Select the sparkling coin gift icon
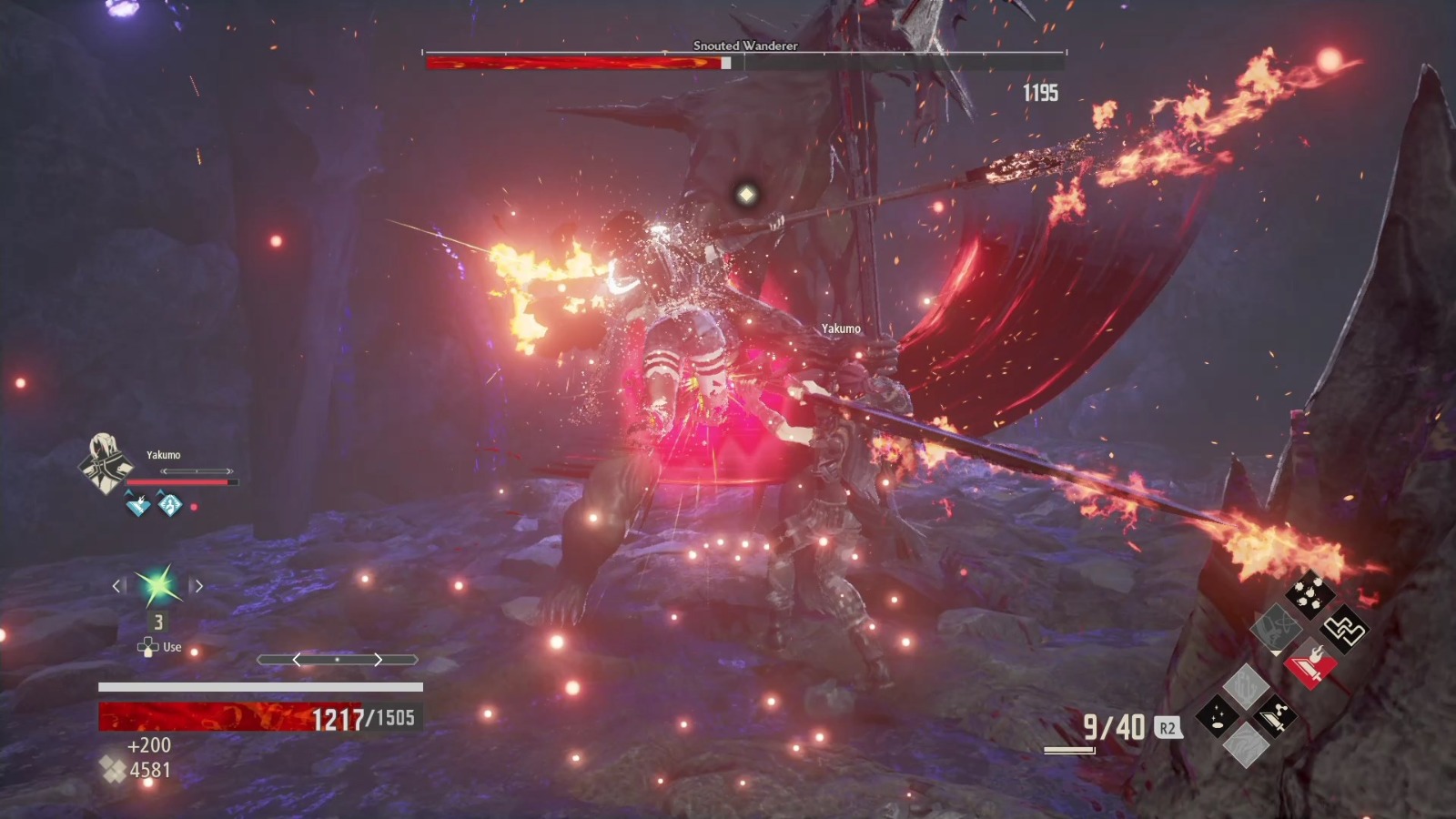Viewport: 1456px width, 819px height. point(1217,714)
